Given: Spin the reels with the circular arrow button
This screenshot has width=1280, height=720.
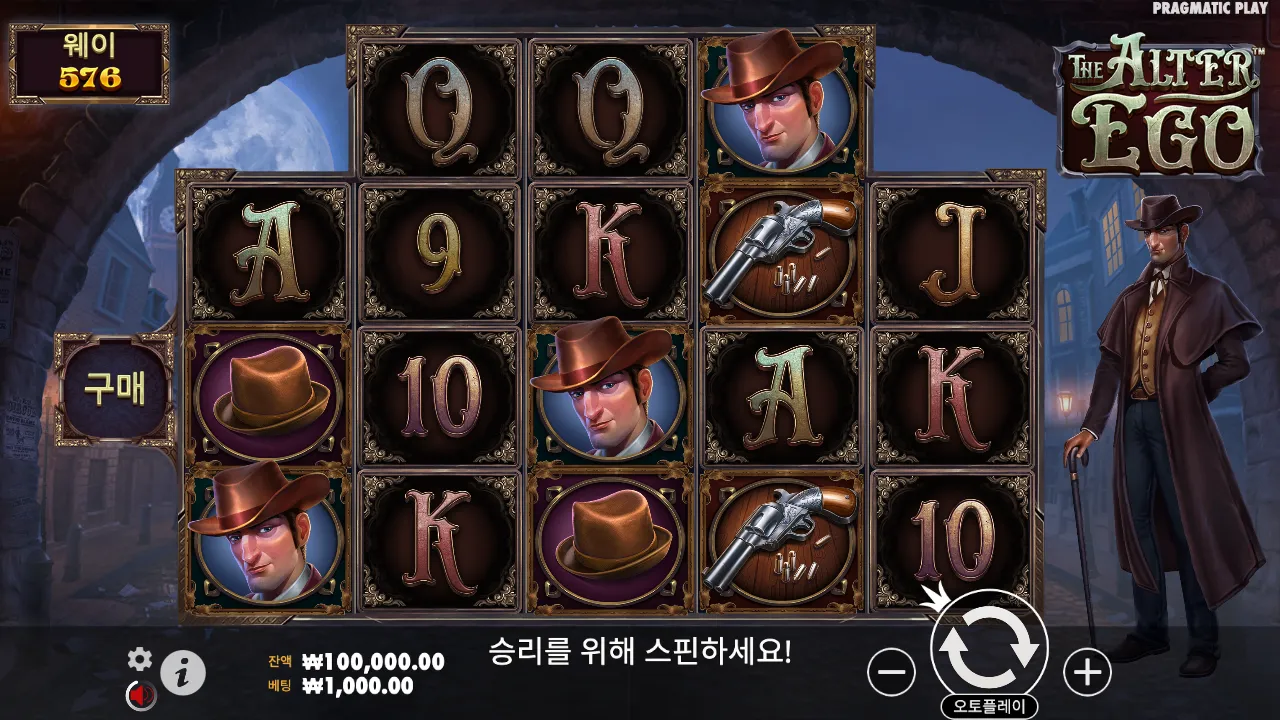Looking at the screenshot, I should (989, 647).
